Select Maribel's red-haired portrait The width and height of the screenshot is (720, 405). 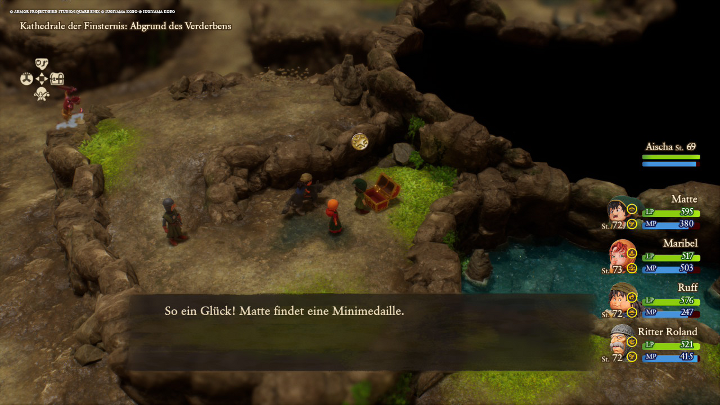(619, 257)
